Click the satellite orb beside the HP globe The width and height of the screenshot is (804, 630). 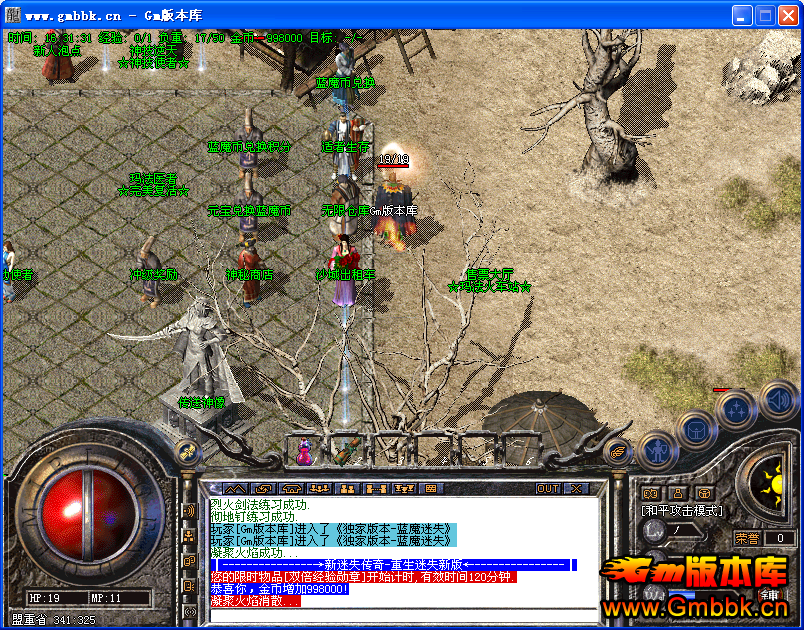point(187,452)
